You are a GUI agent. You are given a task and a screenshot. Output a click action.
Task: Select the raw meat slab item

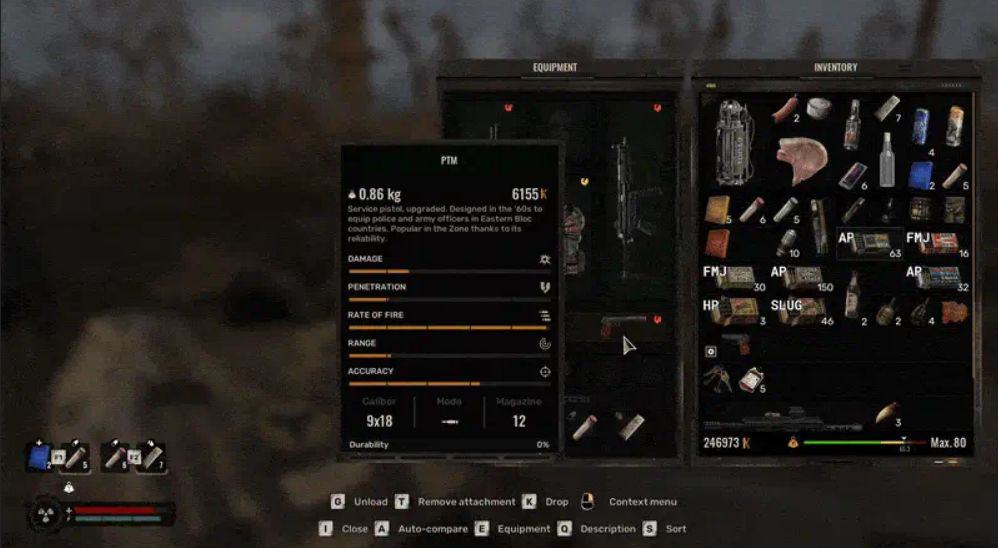[x=802, y=160]
